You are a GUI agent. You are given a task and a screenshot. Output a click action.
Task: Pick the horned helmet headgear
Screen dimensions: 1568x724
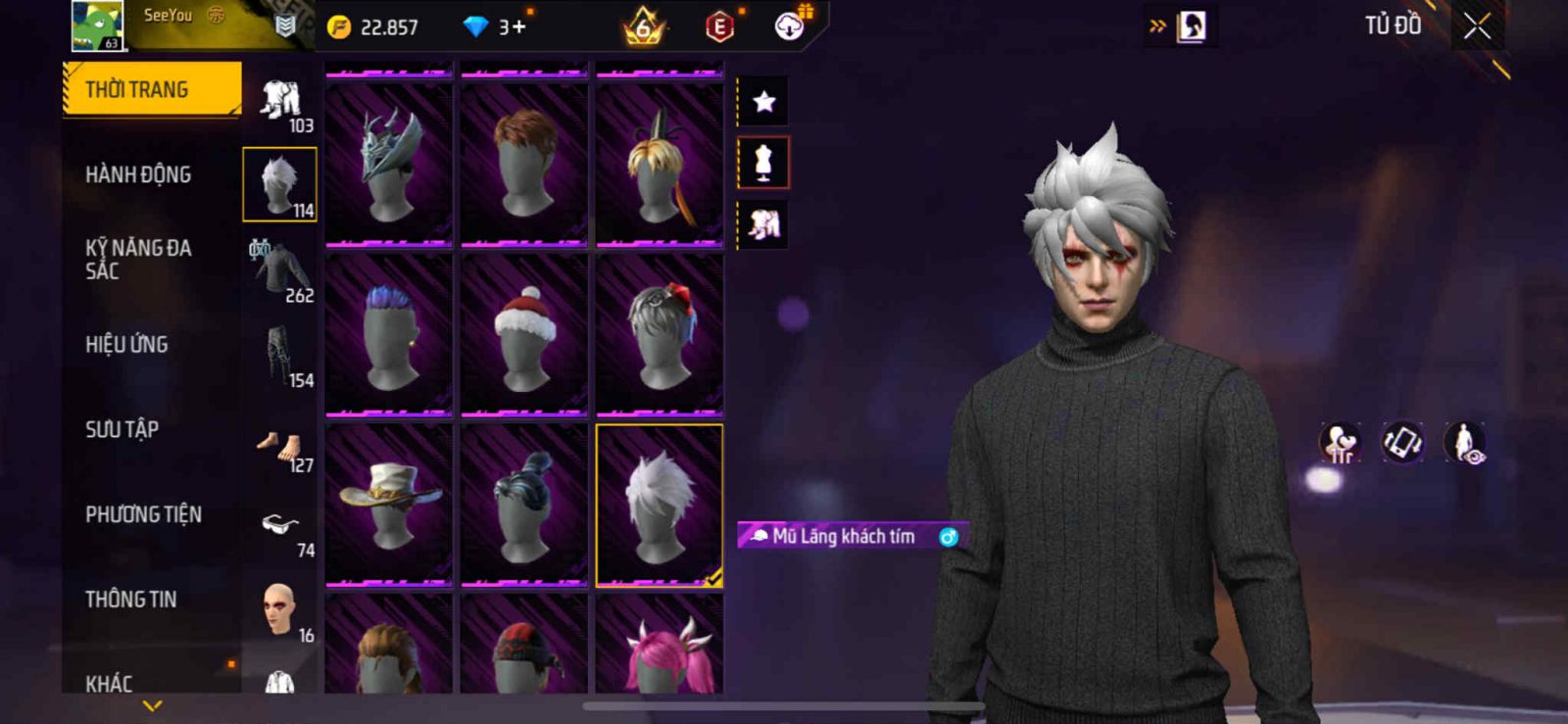pyautogui.click(x=389, y=165)
